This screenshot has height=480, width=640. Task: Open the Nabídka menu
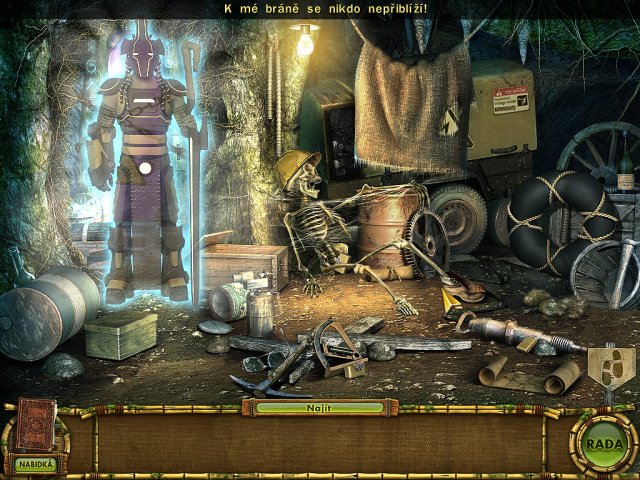33,464
